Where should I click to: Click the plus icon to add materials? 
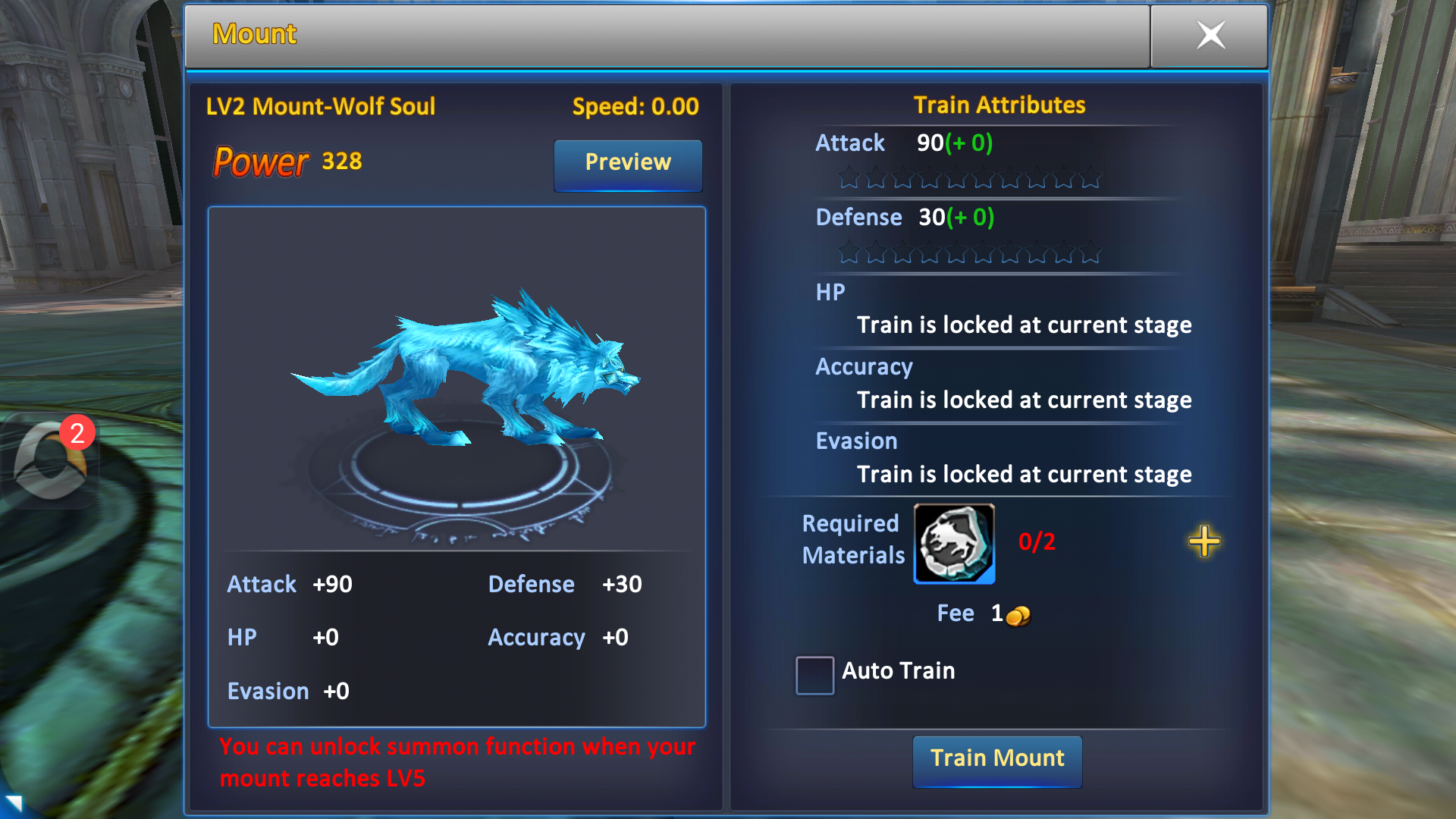(x=1204, y=541)
